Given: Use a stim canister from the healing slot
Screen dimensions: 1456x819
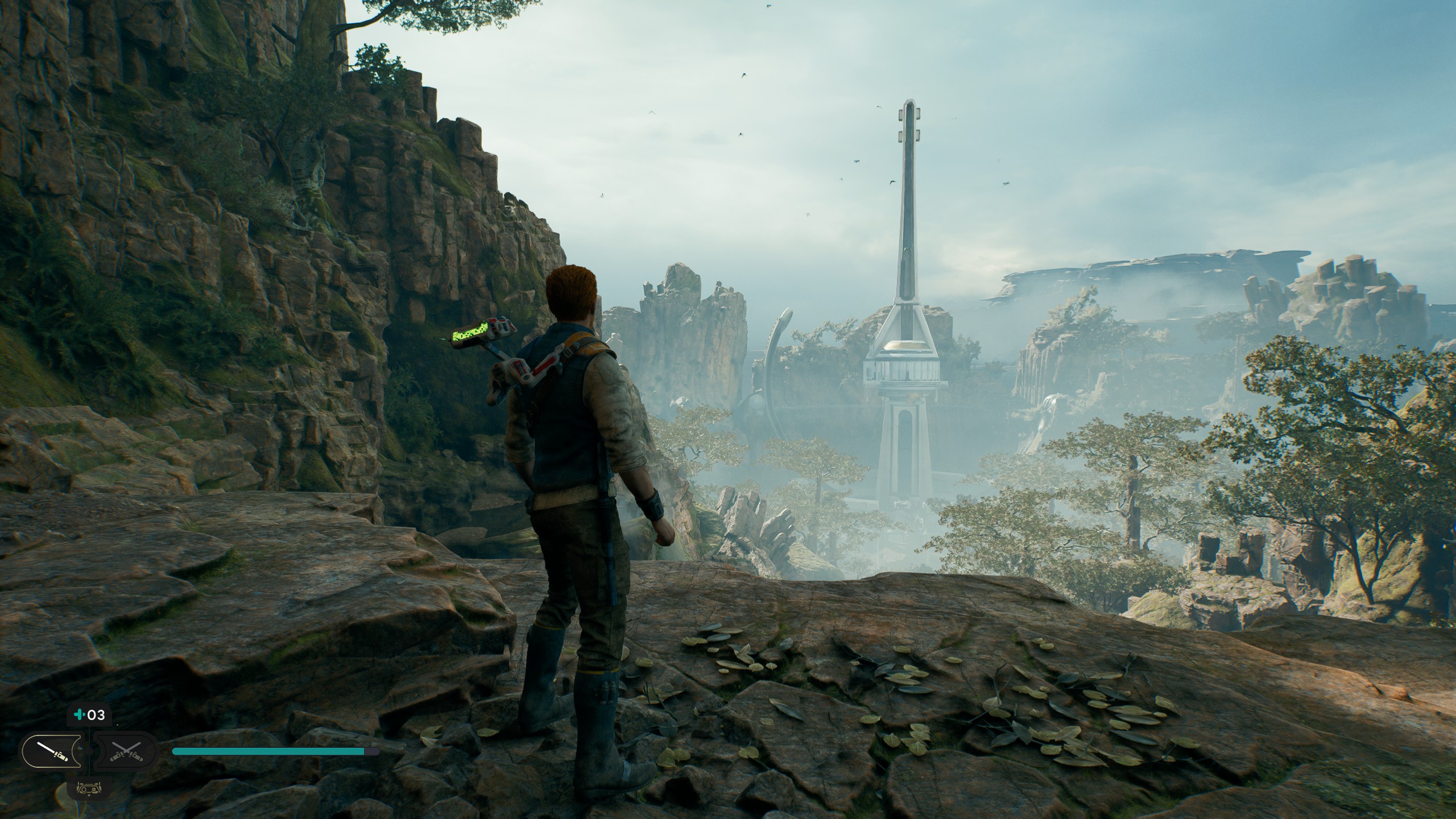Looking at the screenshot, I should click(89, 715).
